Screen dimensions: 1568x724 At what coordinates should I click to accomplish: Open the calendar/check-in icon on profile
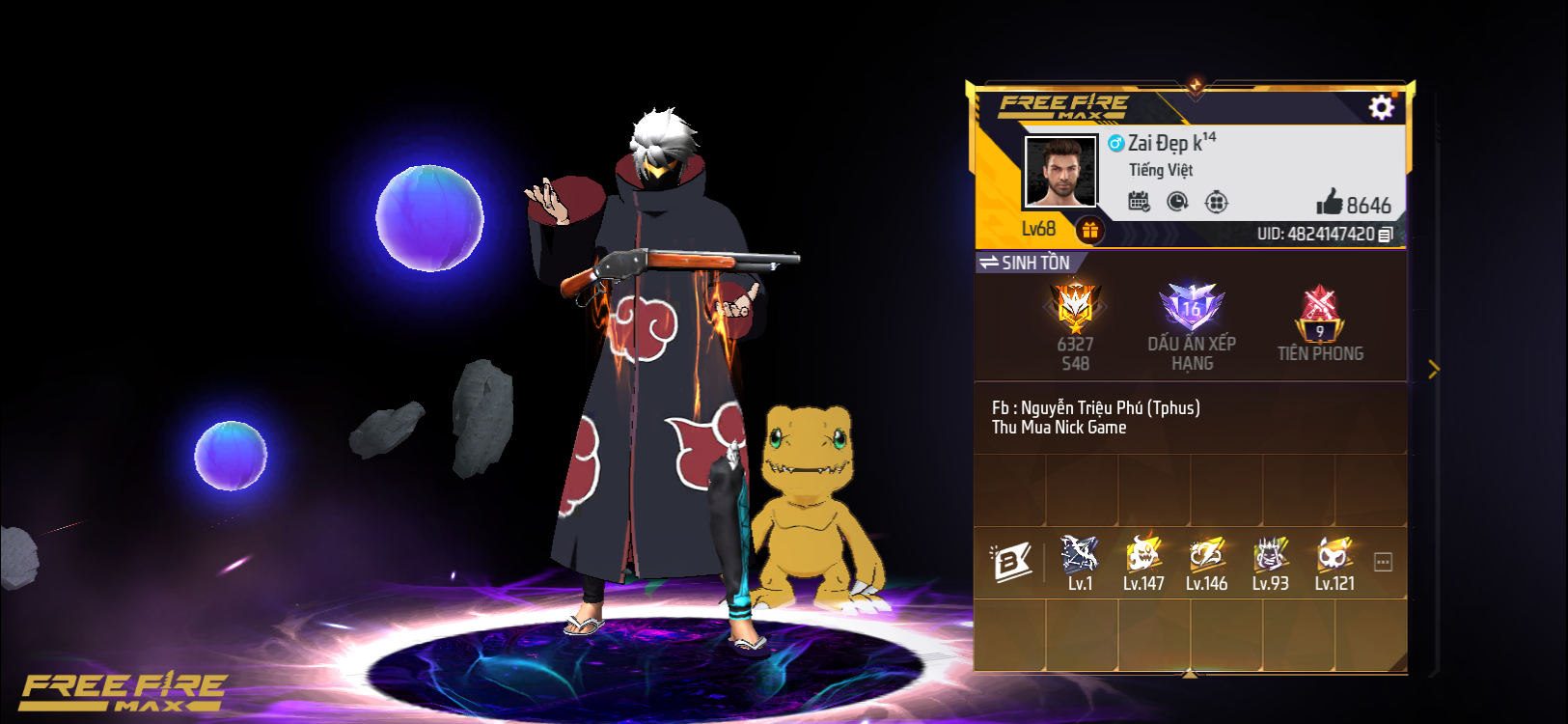[x=1140, y=201]
